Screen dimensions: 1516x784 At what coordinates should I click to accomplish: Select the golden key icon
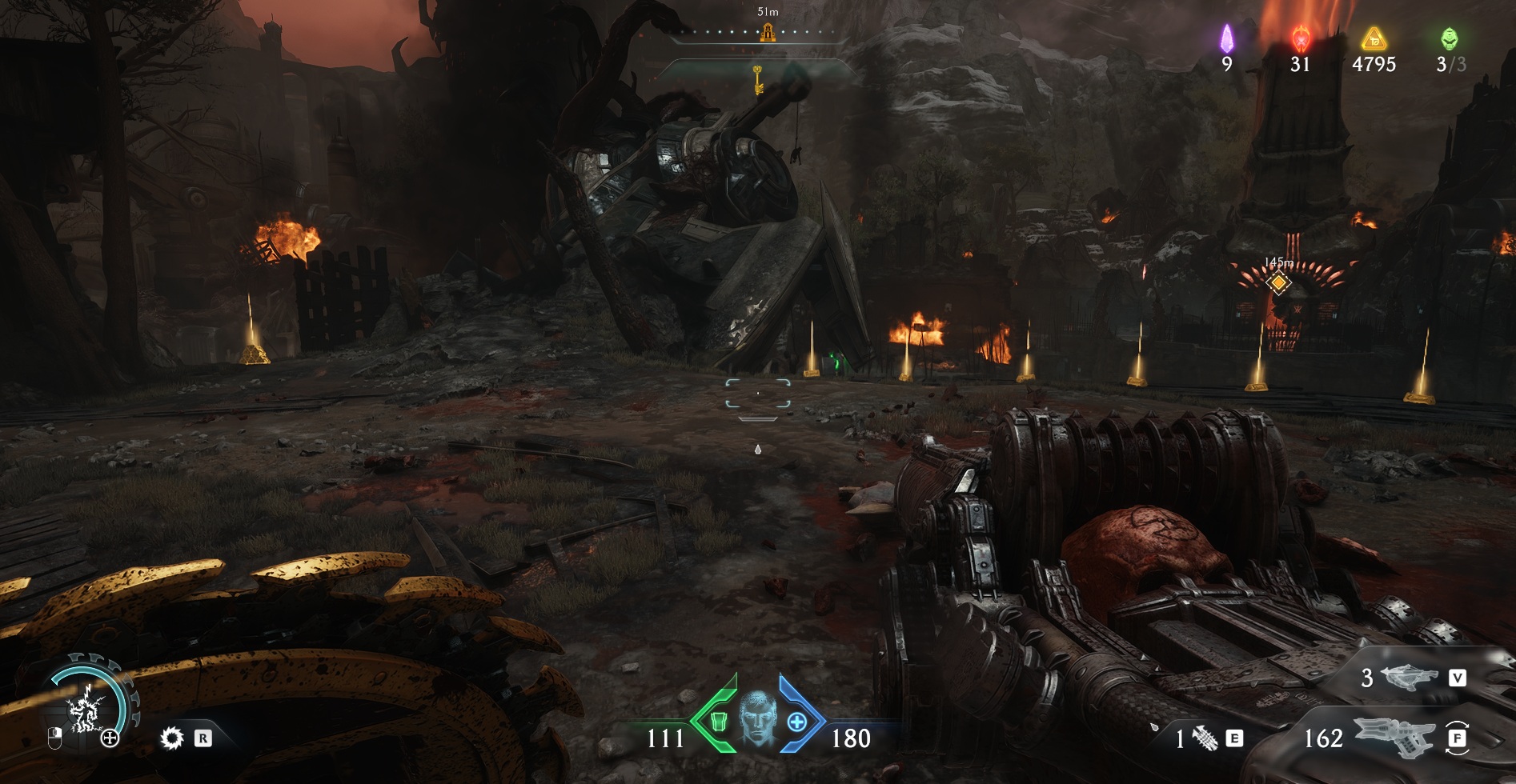[x=756, y=79]
